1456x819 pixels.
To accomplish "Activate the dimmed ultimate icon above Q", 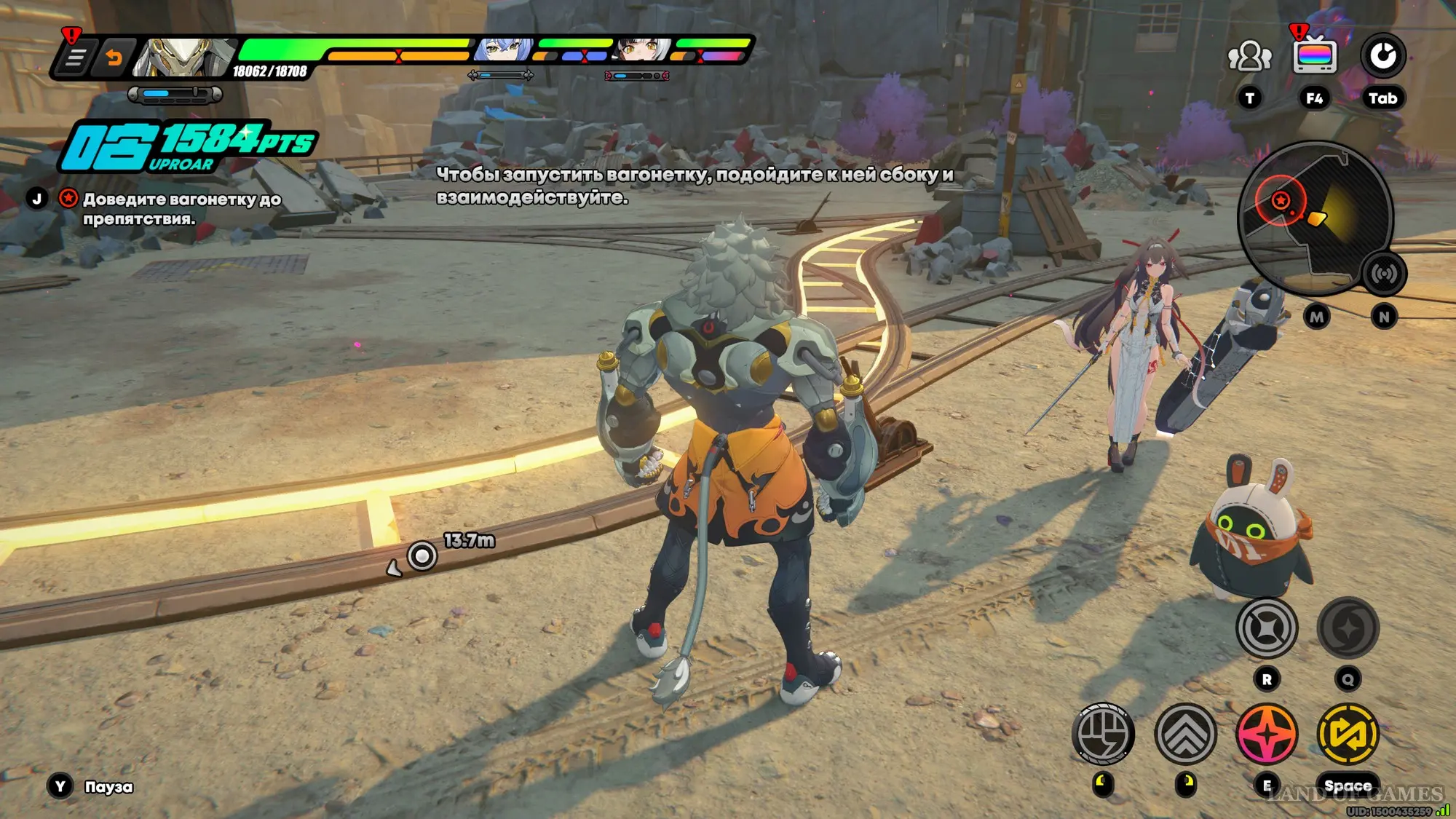I will (1348, 628).
